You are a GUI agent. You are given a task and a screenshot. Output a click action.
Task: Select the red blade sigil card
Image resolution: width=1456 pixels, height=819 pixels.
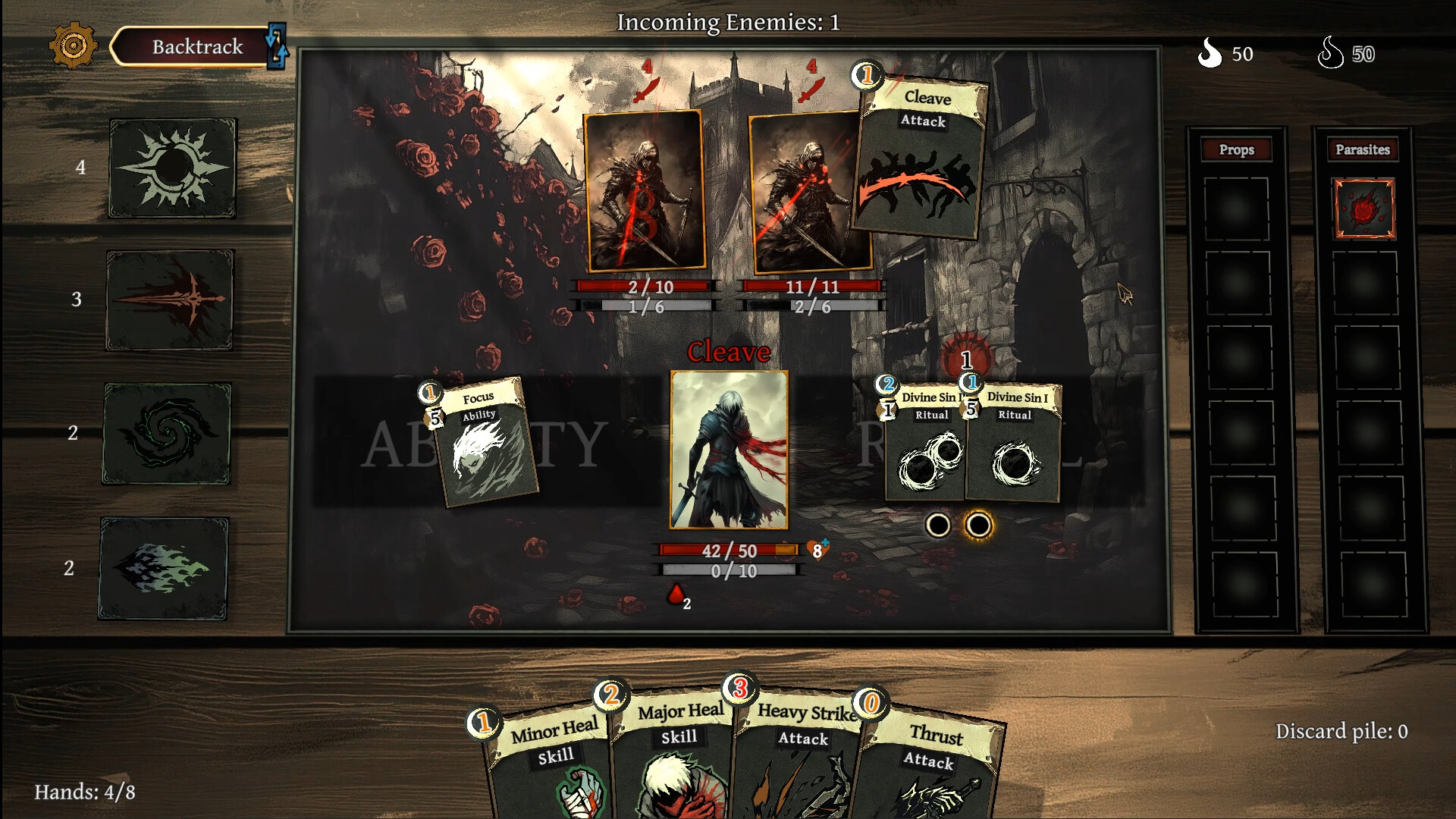(168, 302)
